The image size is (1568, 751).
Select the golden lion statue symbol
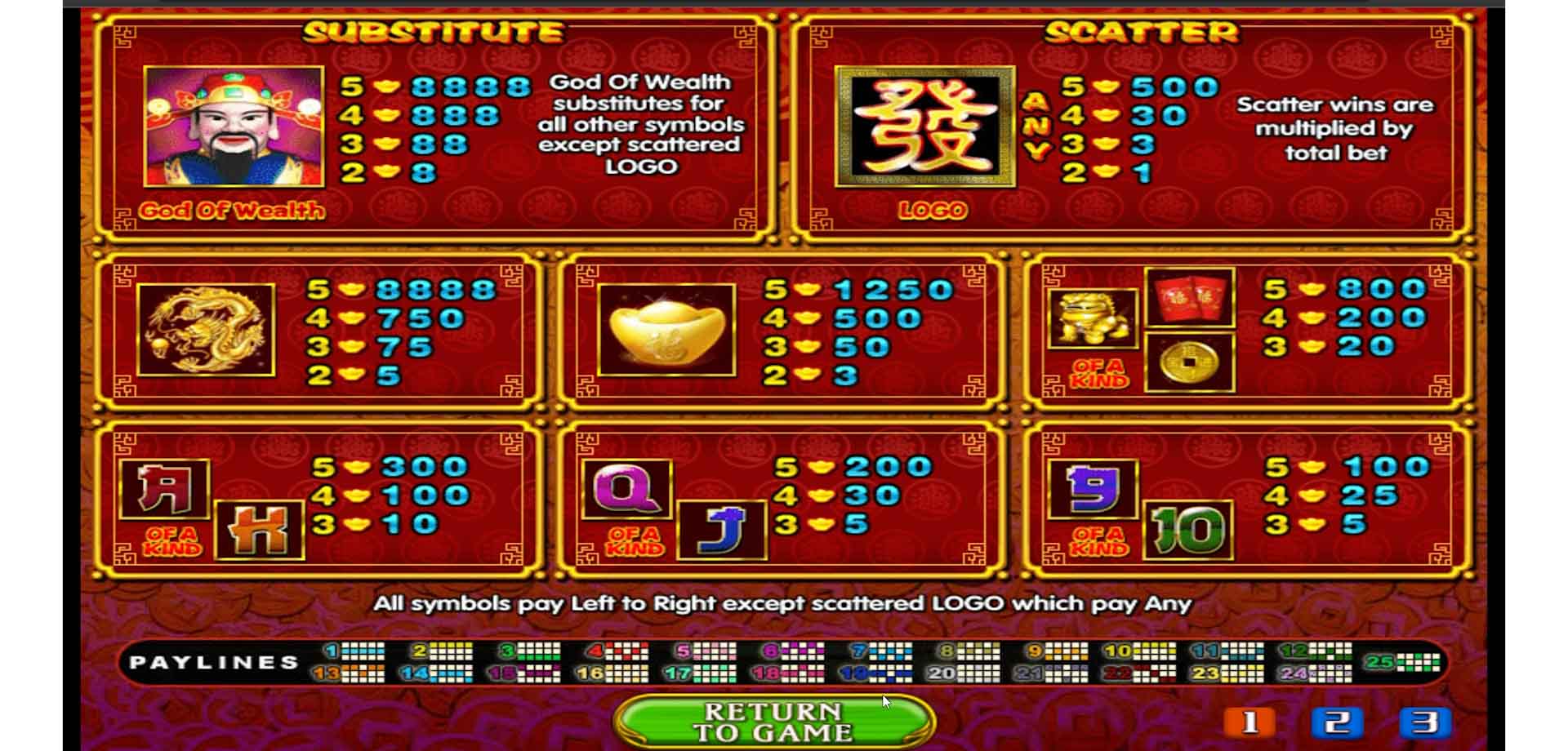(x=1094, y=318)
